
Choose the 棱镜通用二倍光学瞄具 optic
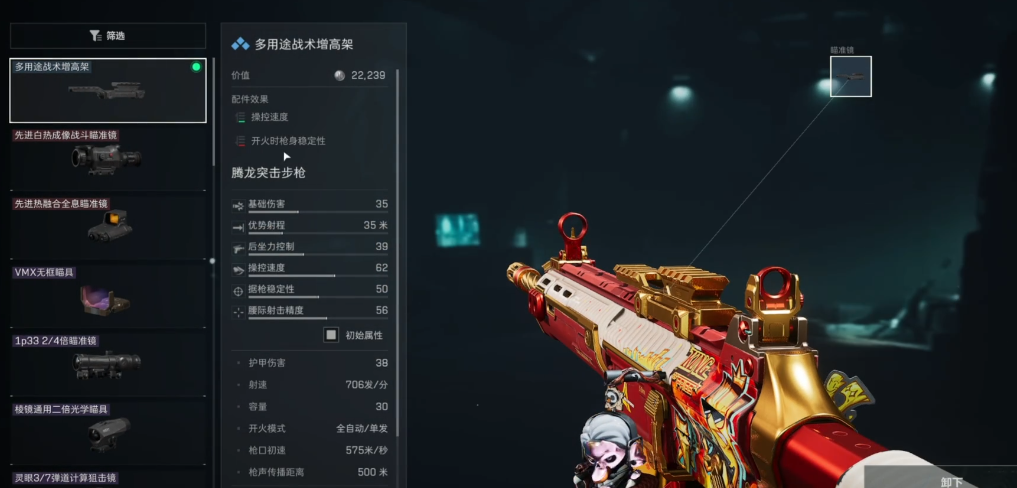(108, 430)
